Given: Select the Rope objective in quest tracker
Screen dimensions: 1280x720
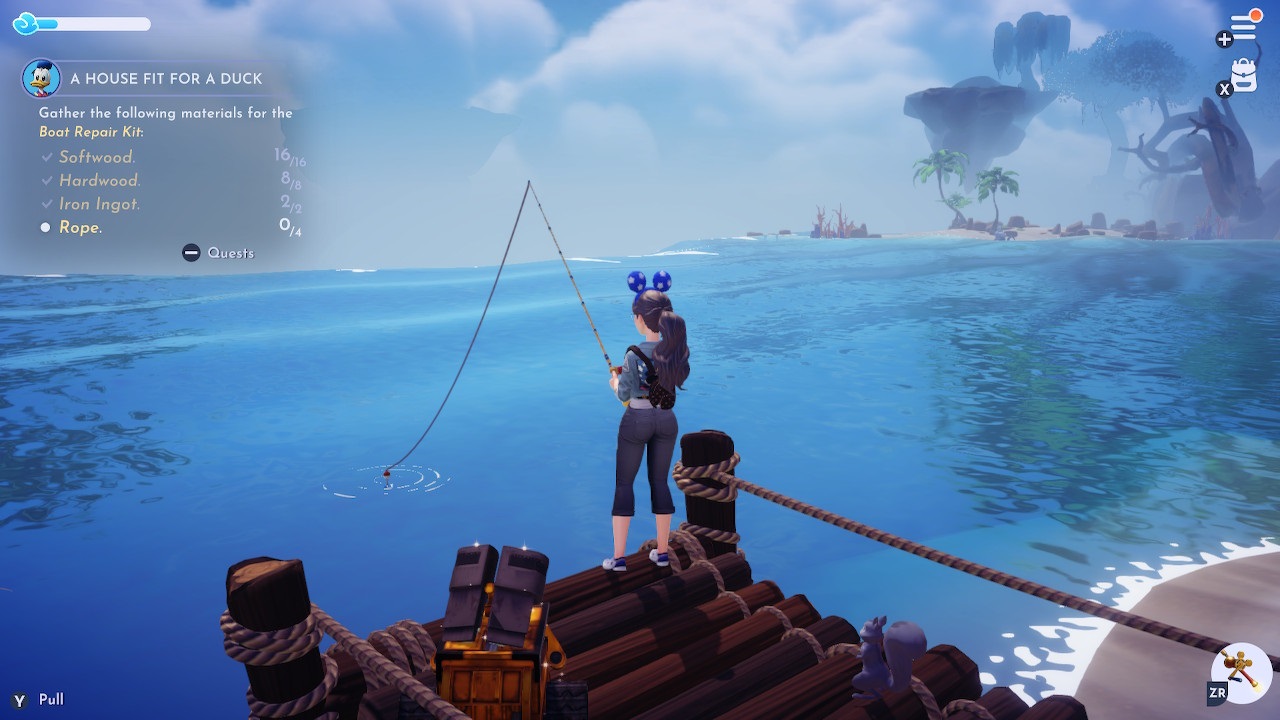Looking at the screenshot, I should 80,228.
